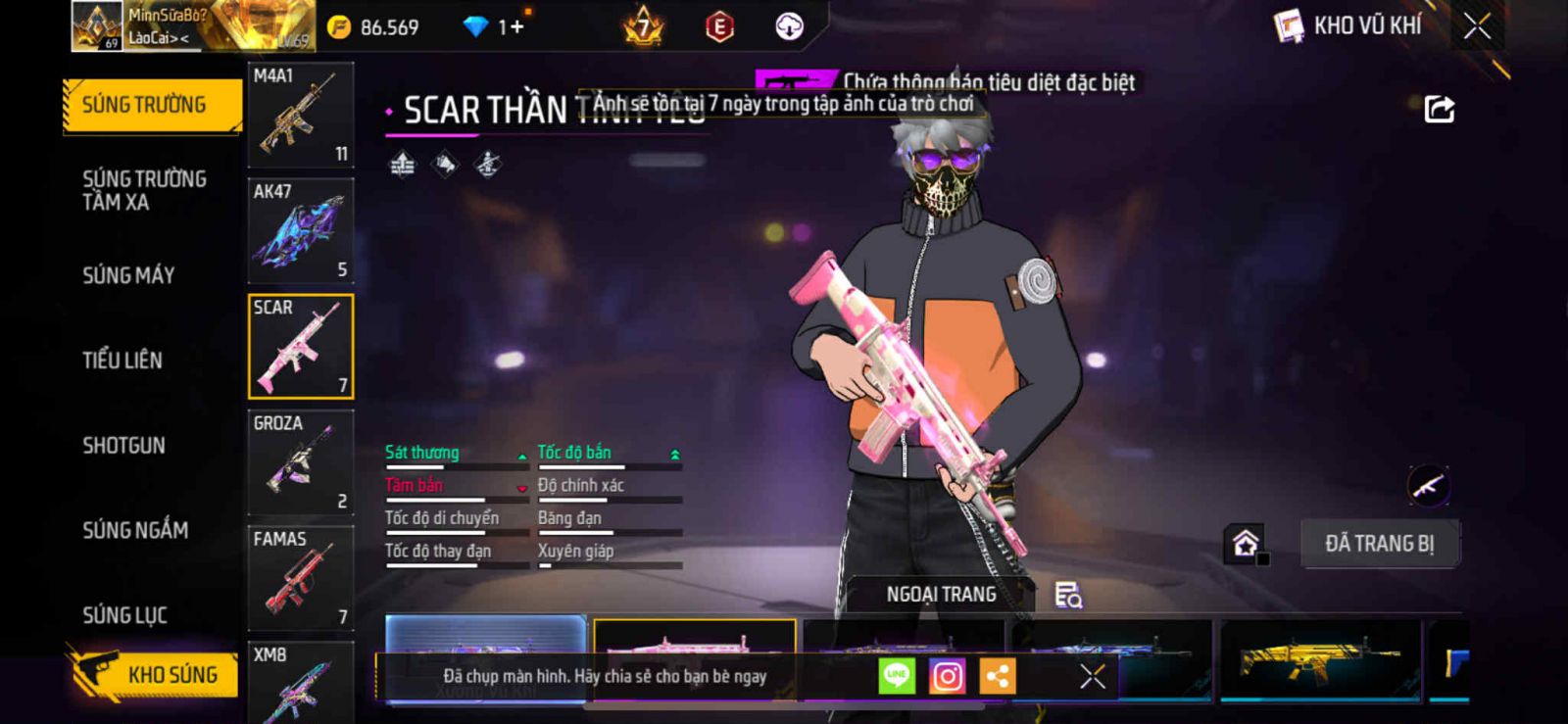Open SÚNG TRƯỜNG TẦM XA category
Screen dimensions: 1568x724
[144, 190]
